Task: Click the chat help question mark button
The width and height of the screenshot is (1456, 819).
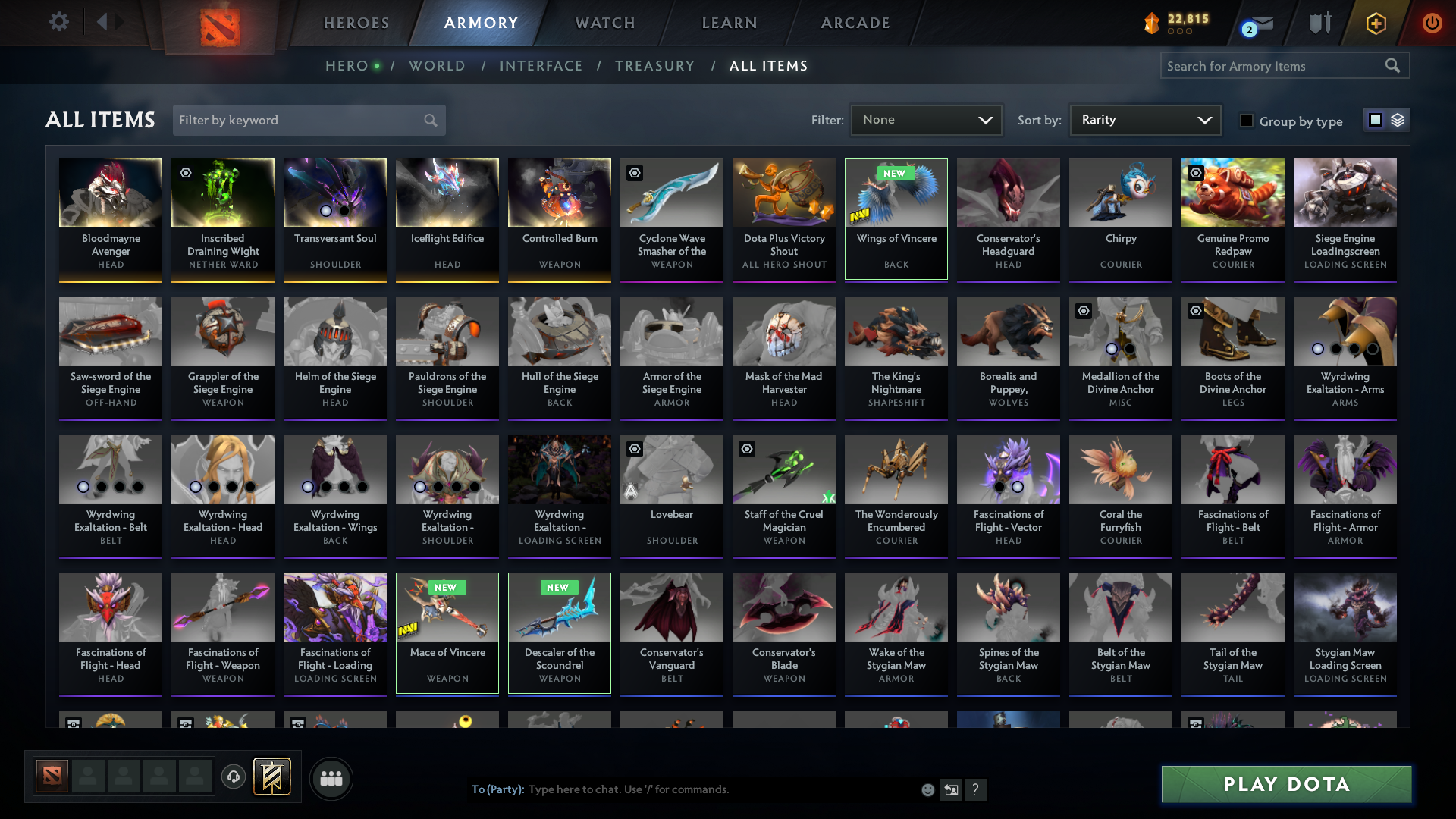Action: [x=976, y=789]
